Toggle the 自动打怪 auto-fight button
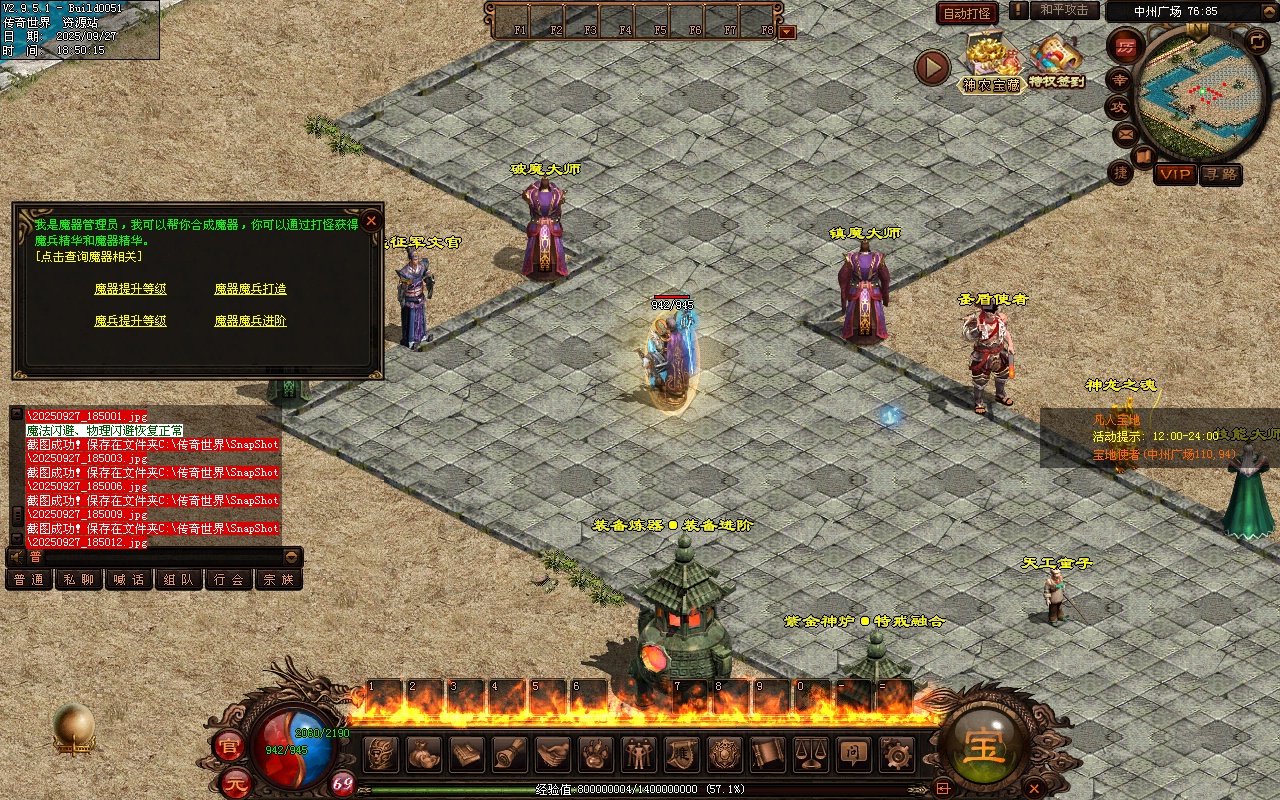The width and height of the screenshot is (1280, 800). tap(967, 13)
